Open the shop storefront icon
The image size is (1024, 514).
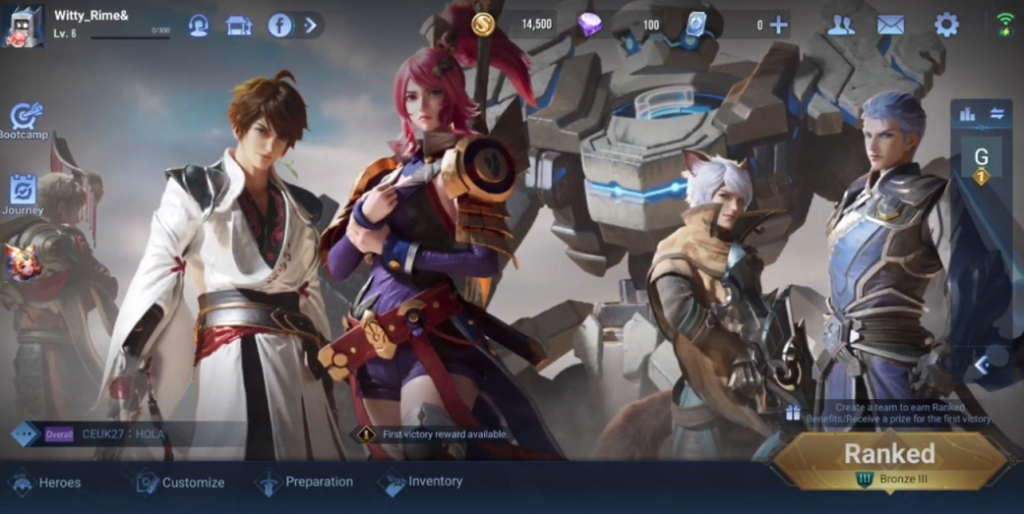click(239, 25)
